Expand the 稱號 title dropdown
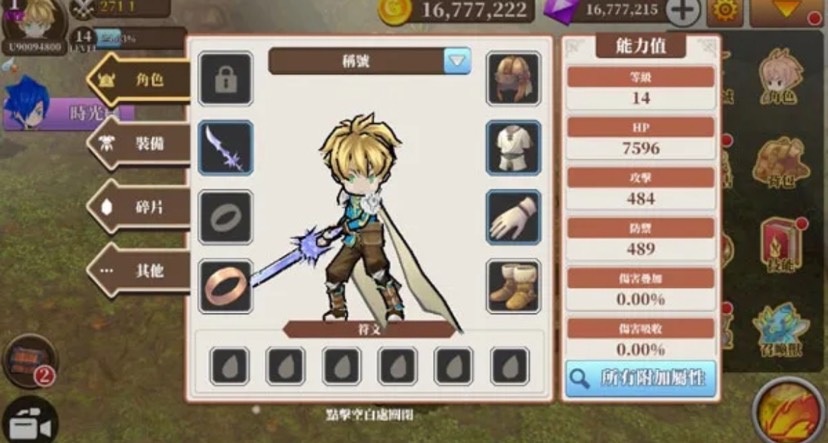Viewport: 828px width, 443px height. [x=457, y=61]
